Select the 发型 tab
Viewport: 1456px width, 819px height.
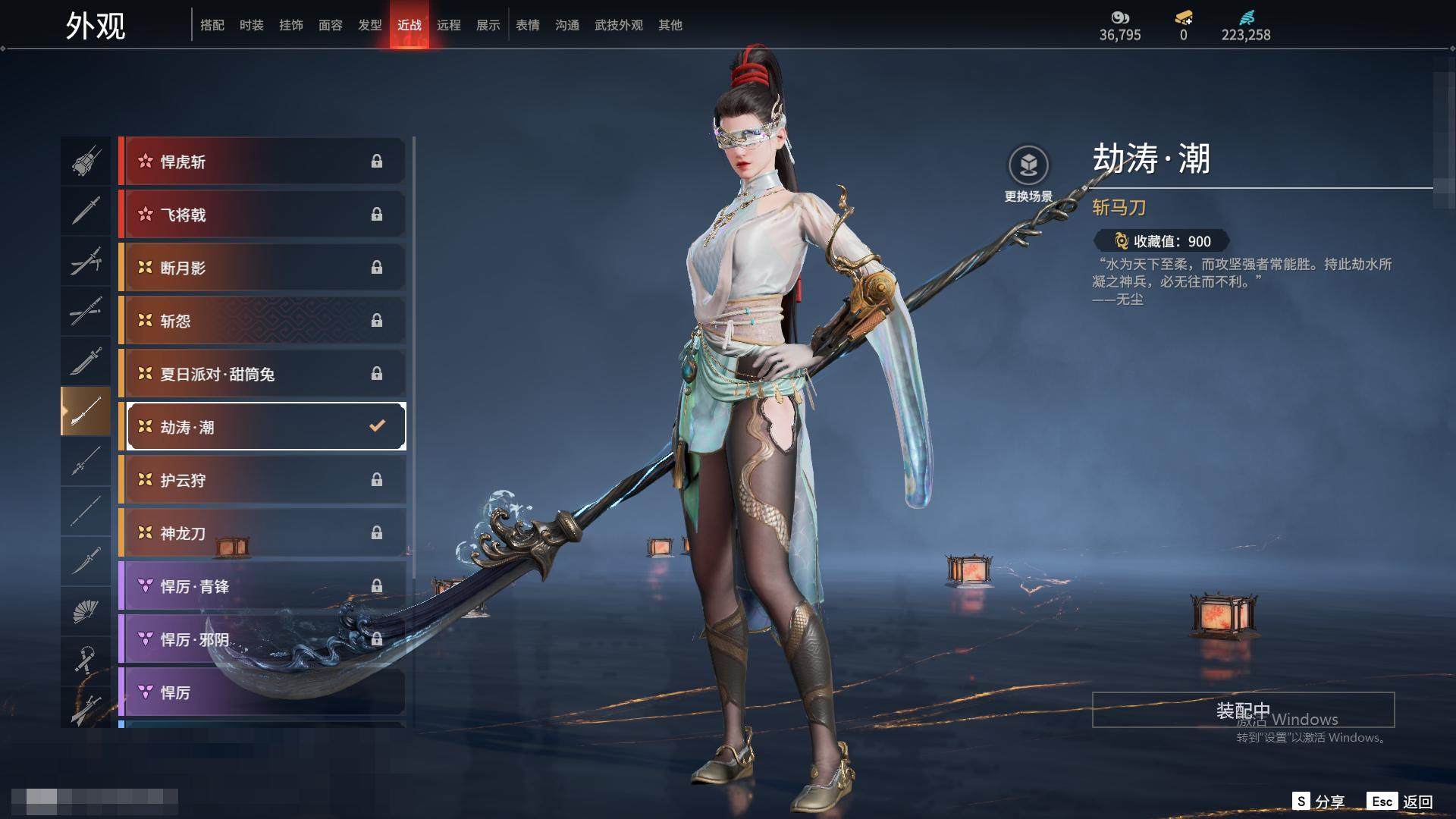[x=369, y=25]
